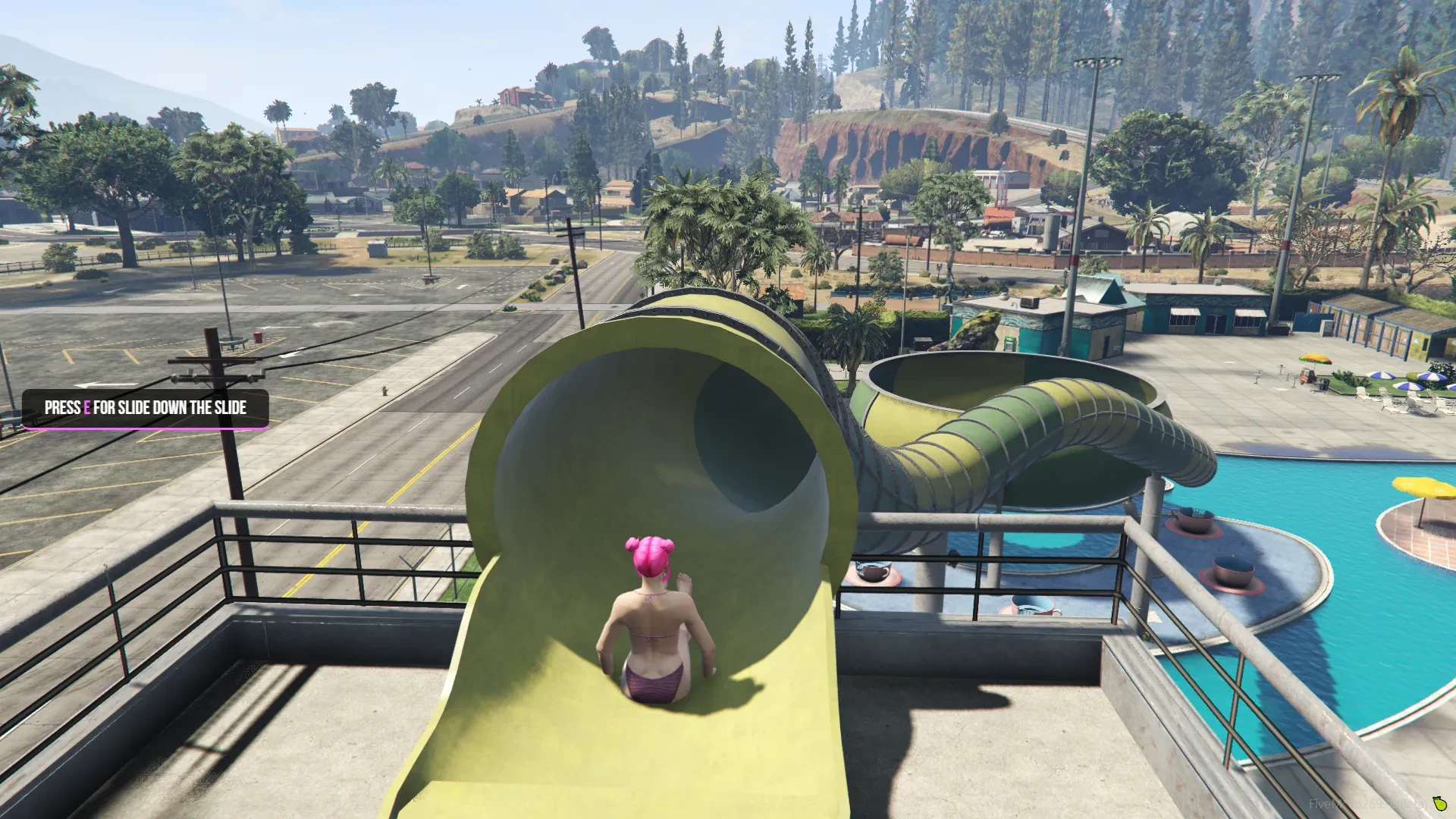Toggle the slide interaction prompt visibility
Image resolution: width=1456 pixels, height=819 pixels.
point(146,407)
